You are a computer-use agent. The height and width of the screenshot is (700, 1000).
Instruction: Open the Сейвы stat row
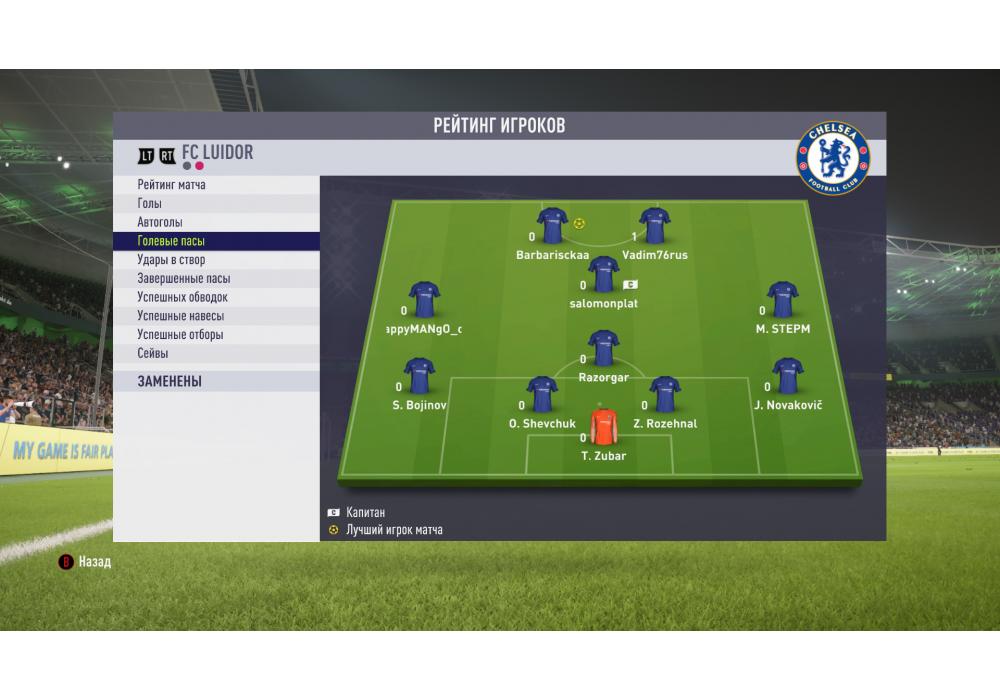(216, 353)
